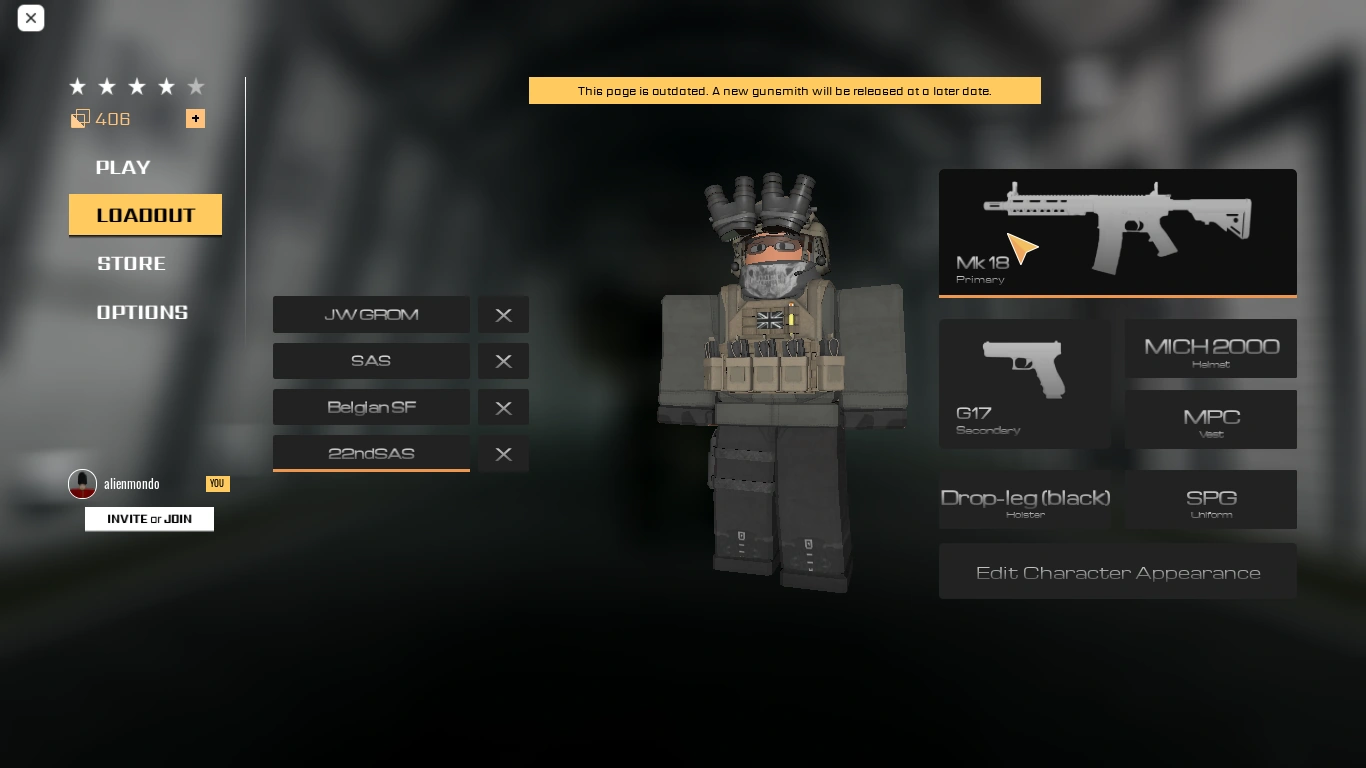Select the Mk 18 primary weapon slot
The width and height of the screenshot is (1366, 768).
(x=1117, y=230)
